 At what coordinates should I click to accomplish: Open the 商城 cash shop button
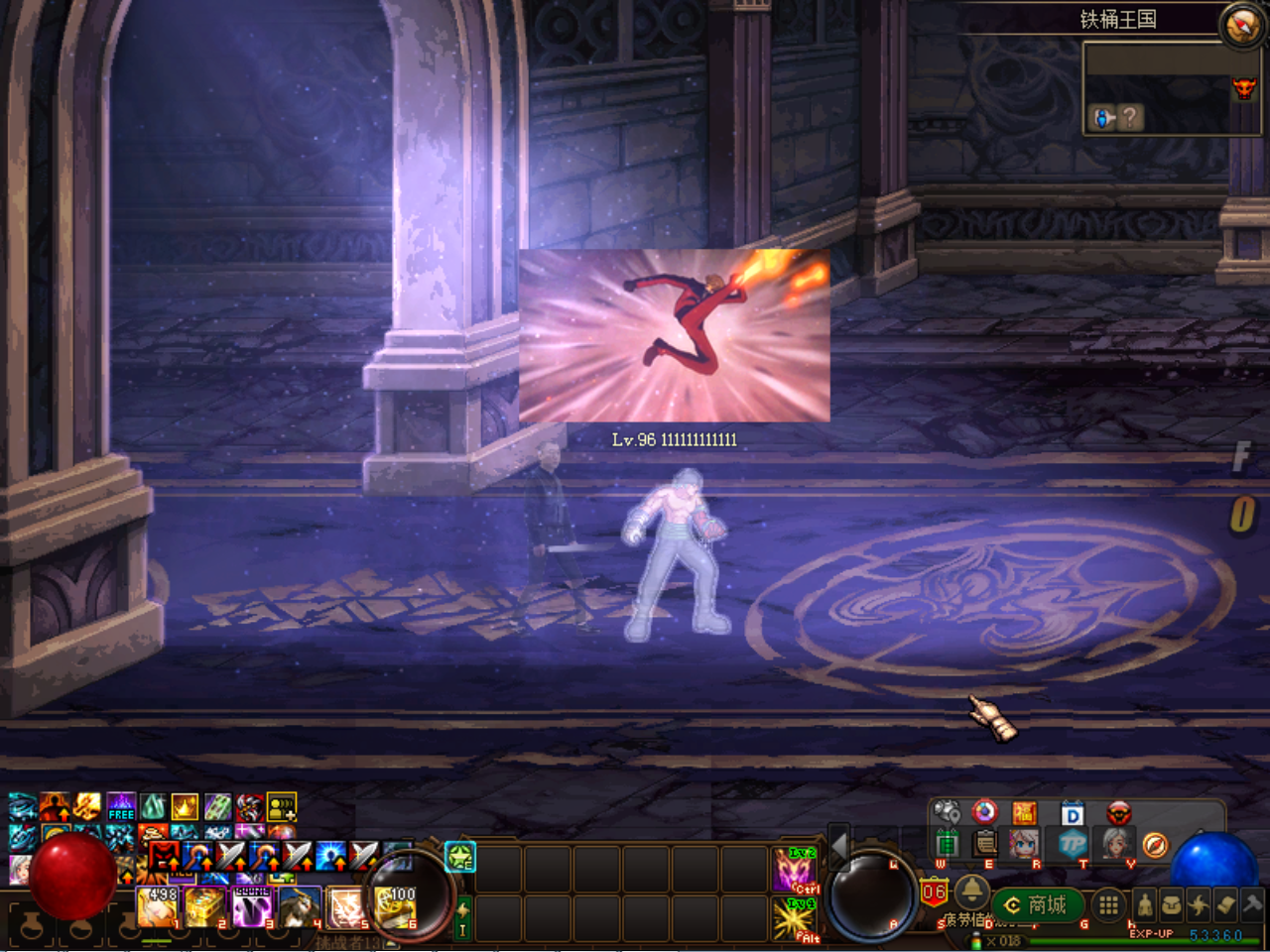[x=1037, y=904]
